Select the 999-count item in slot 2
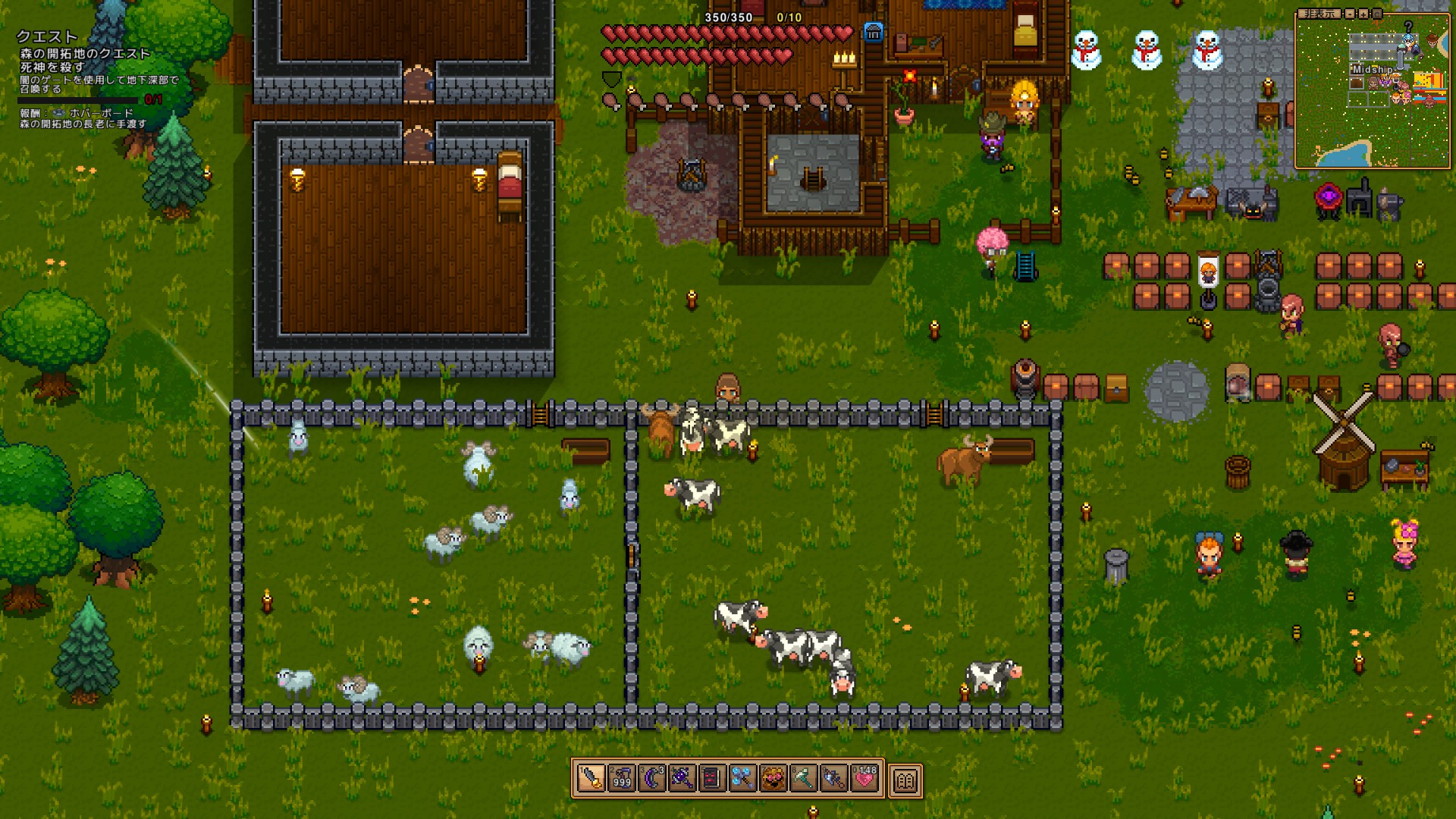This screenshot has width=1456, height=819. point(621,778)
